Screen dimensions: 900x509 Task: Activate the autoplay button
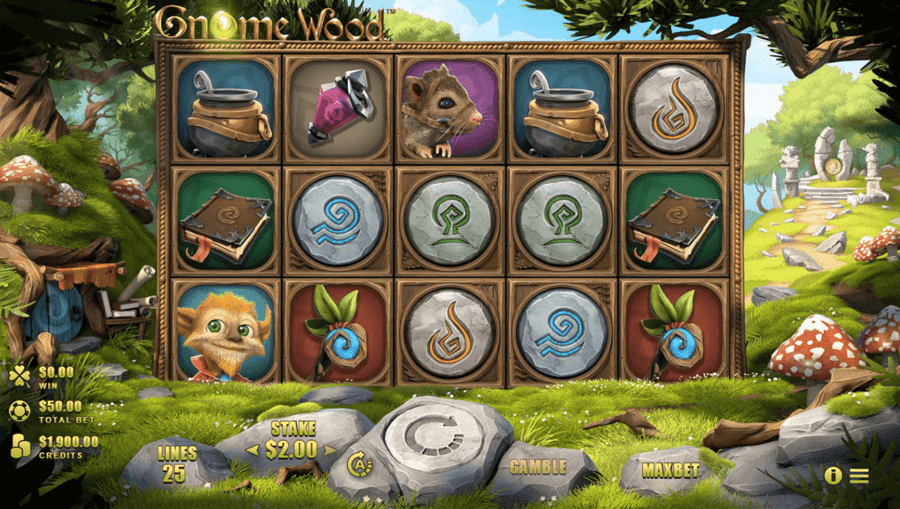(x=359, y=463)
